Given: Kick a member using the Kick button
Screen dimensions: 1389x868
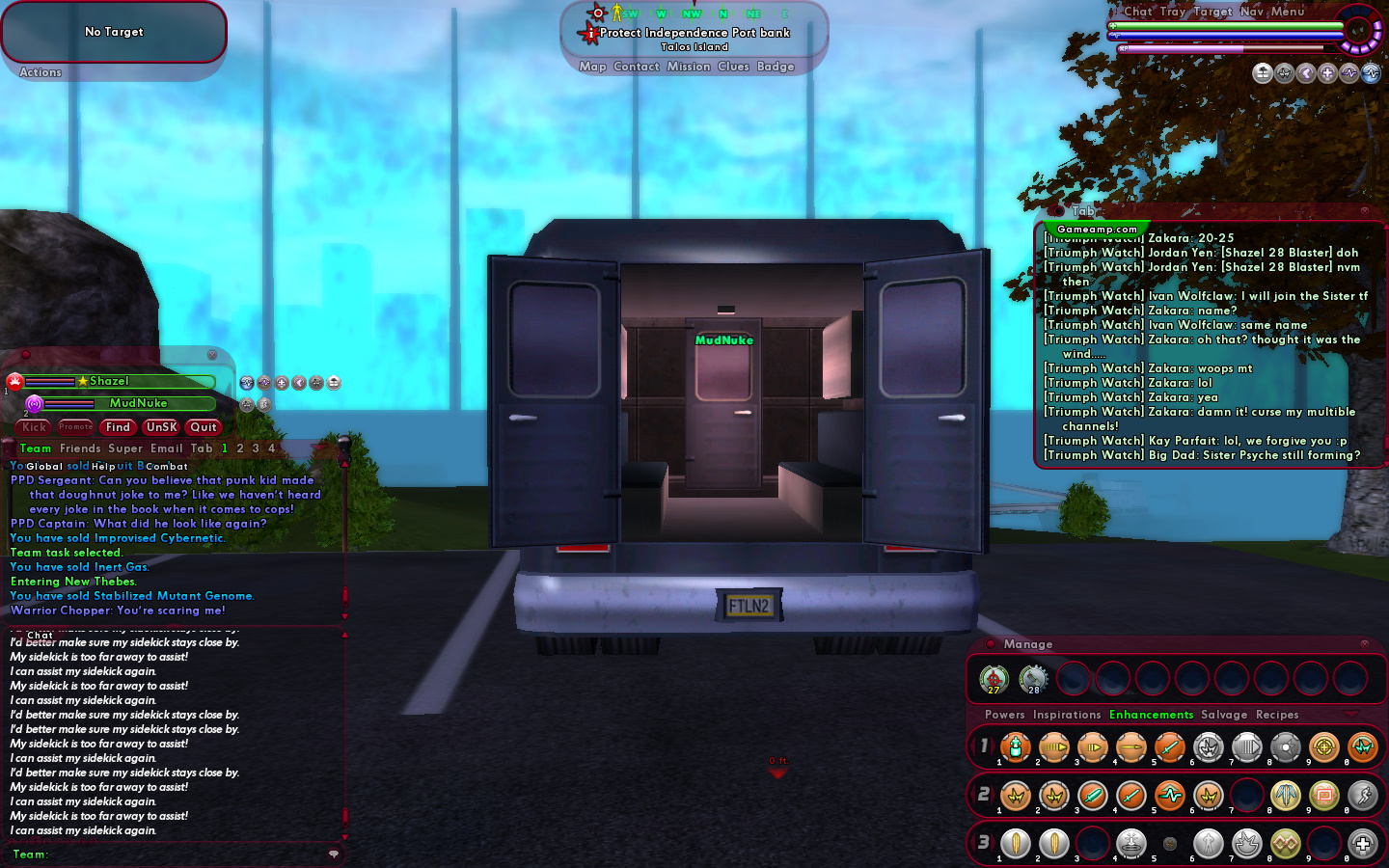Looking at the screenshot, I should coord(35,427).
